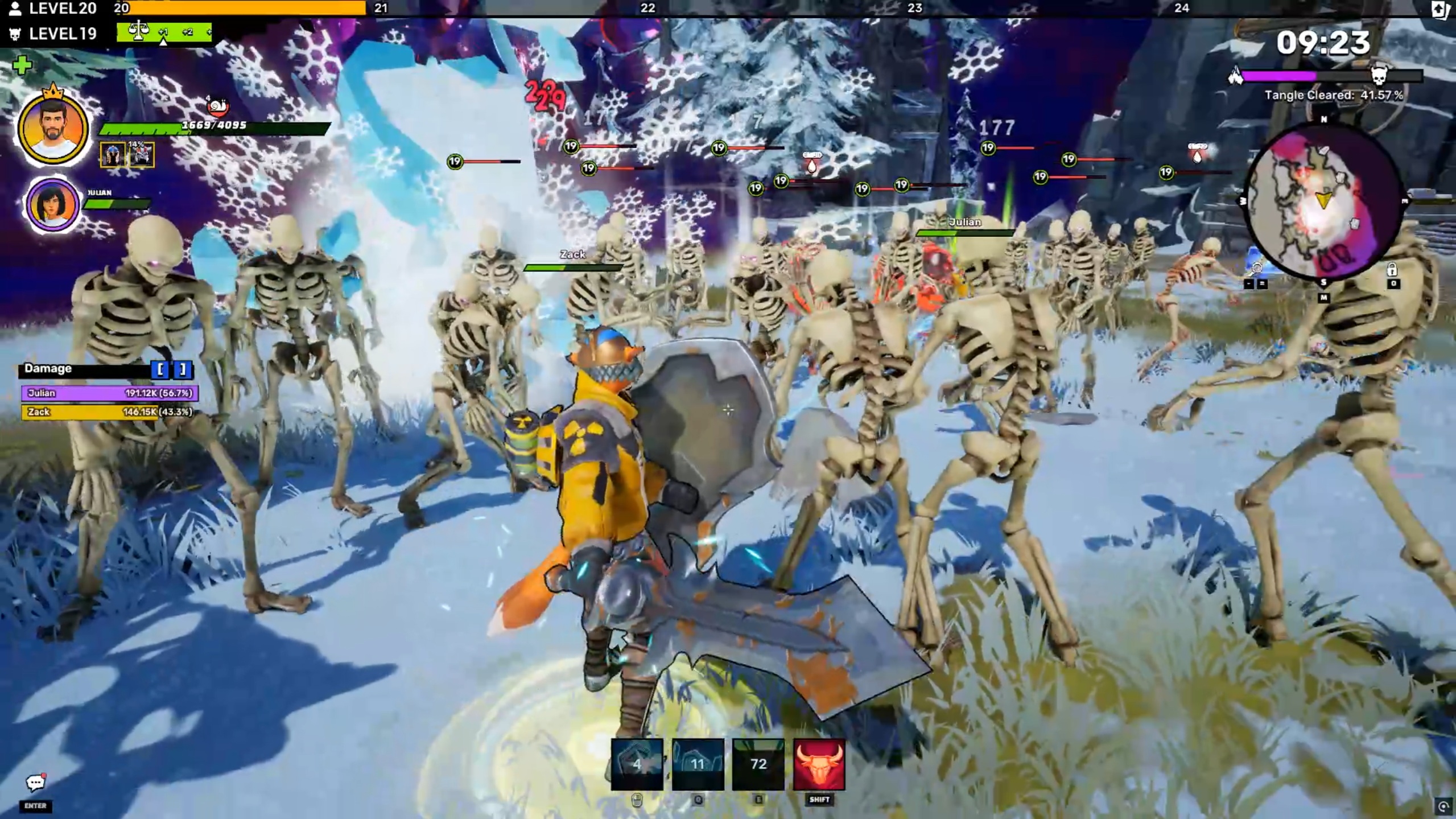Click the left bracket button on Damage panel

click(160, 369)
